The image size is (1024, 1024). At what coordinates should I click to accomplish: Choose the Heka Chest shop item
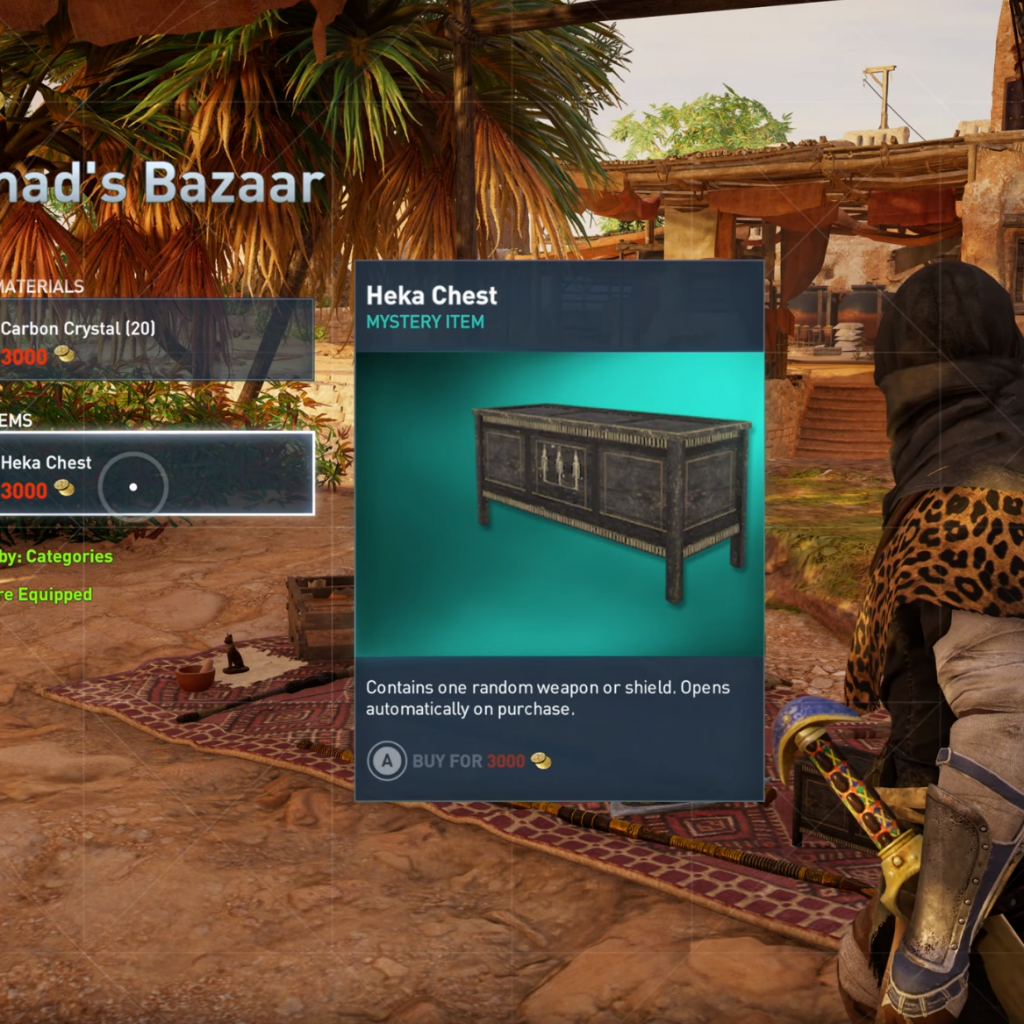pos(155,474)
